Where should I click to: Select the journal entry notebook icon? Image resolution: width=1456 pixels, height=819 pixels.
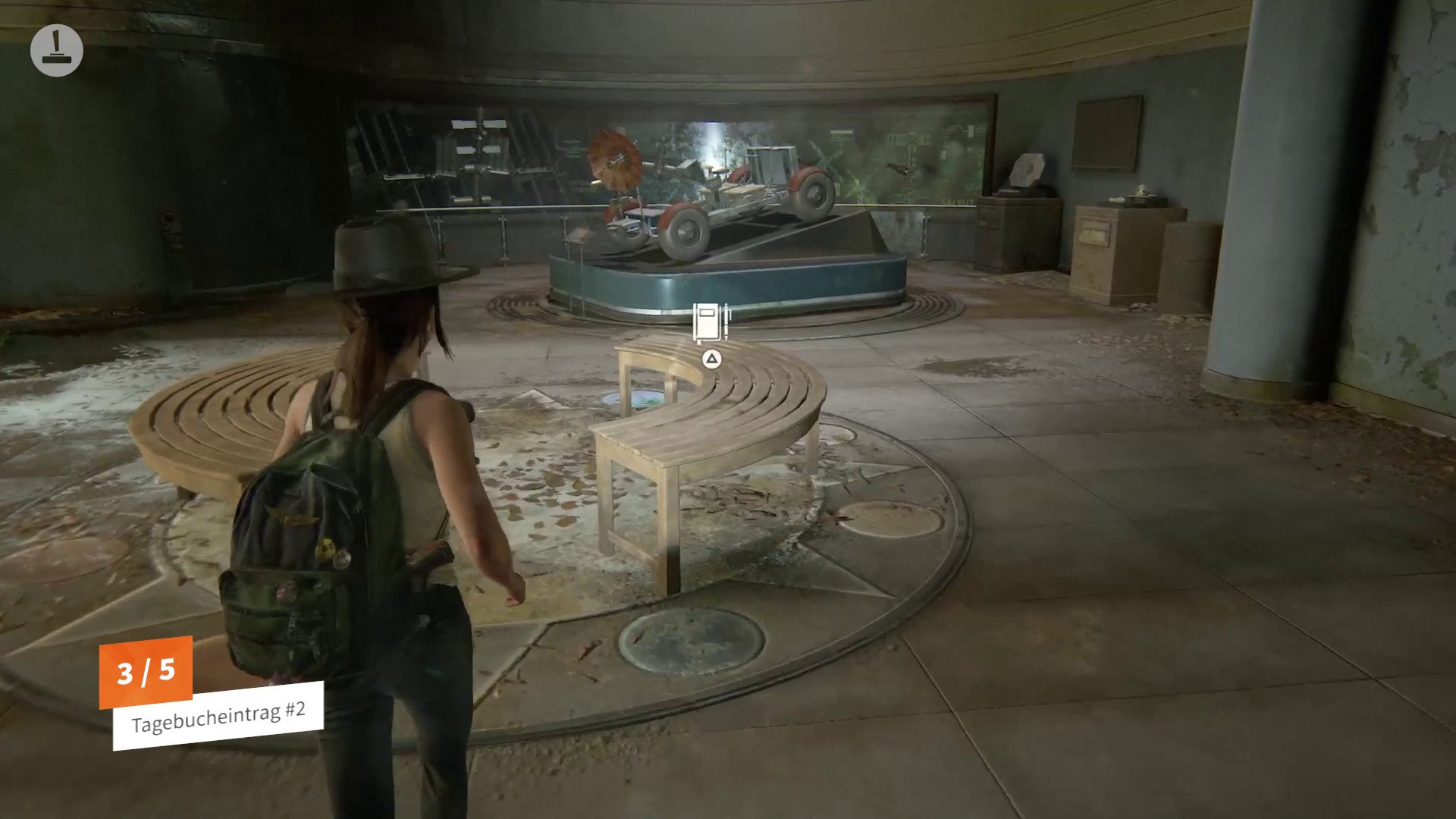pyautogui.click(x=711, y=323)
